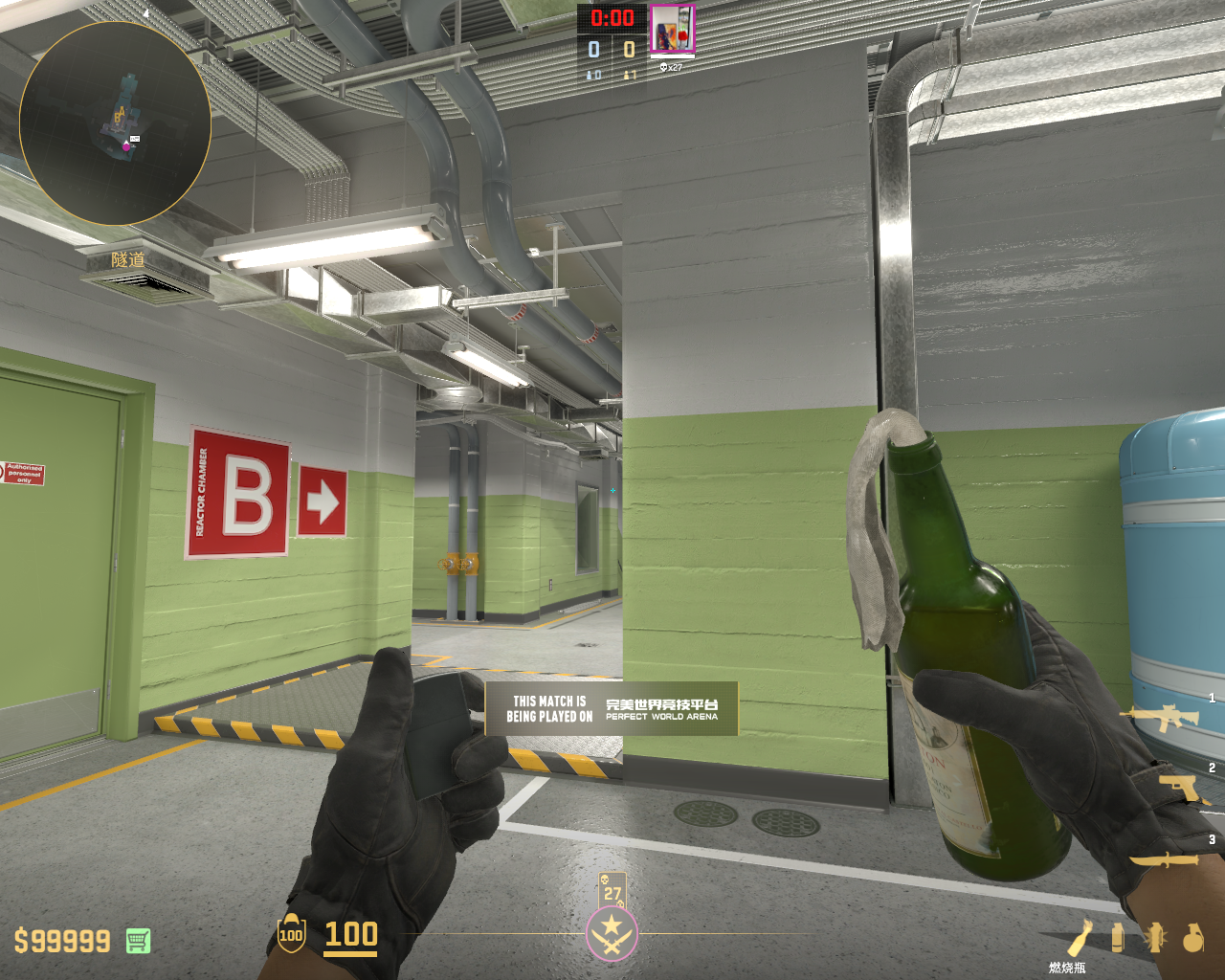Viewport: 1225px width, 980px height.
Task: Click the circular radar minimap
Action: [x=115, y=123]
